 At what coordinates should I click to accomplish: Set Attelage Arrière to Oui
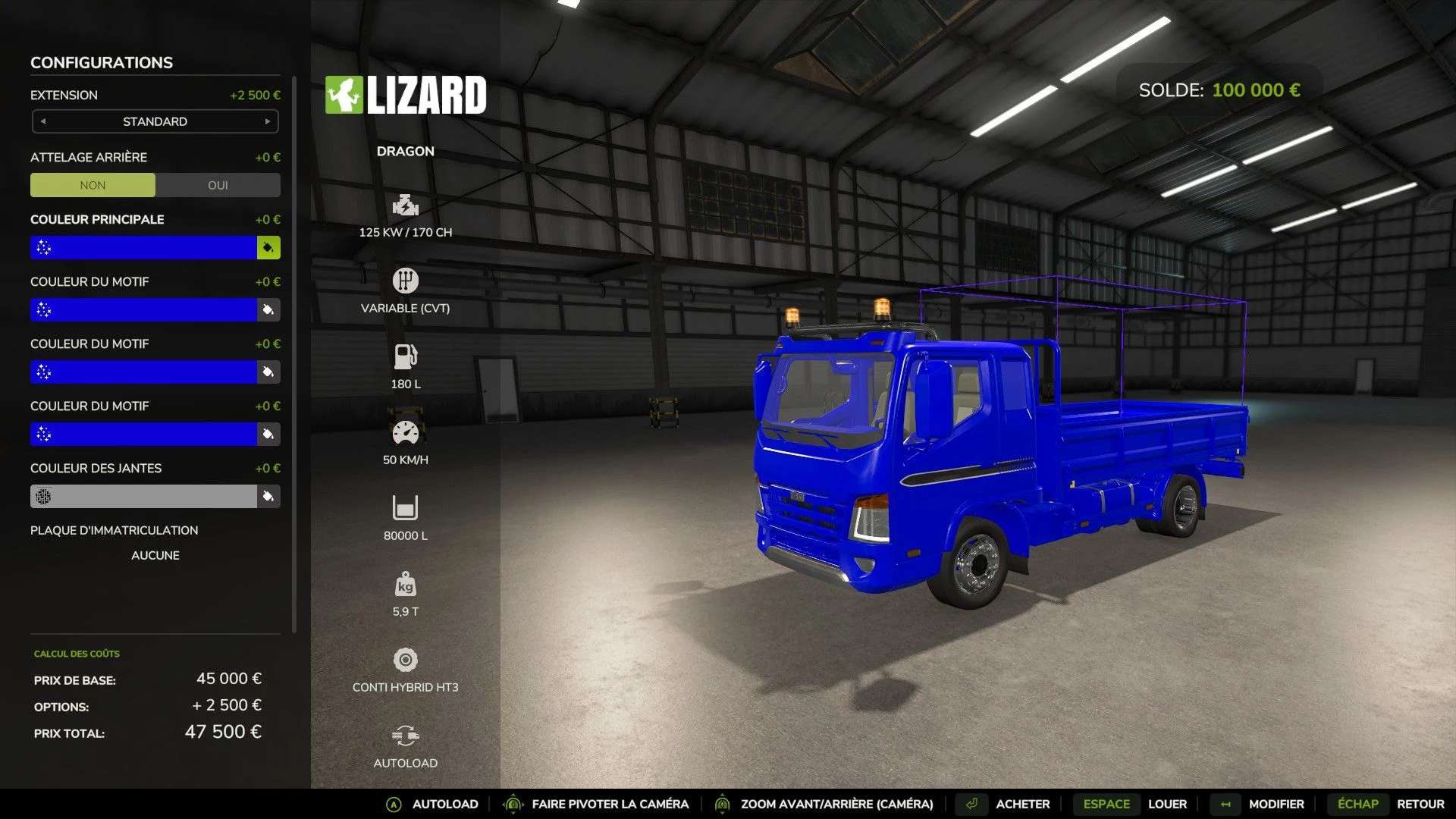pos(218,185)
